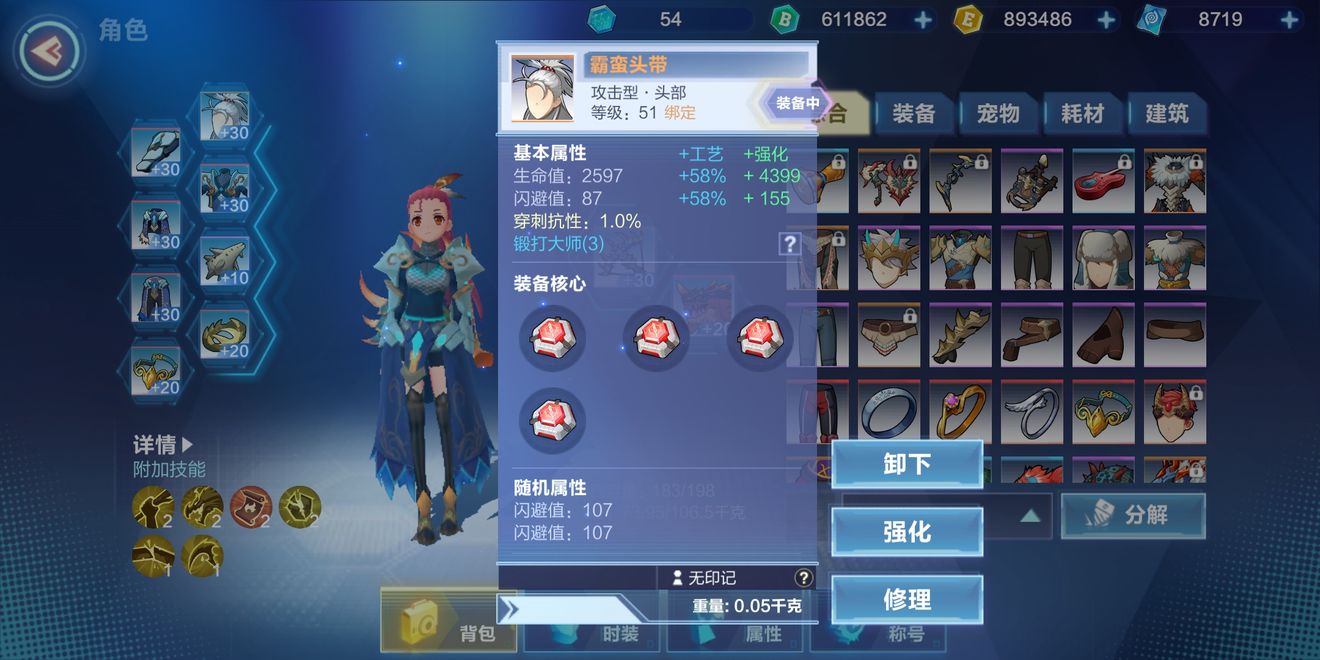Screen dimensions: 1320x660
Task: Show the 建筑 building tab
Action: click(1166, 114)
